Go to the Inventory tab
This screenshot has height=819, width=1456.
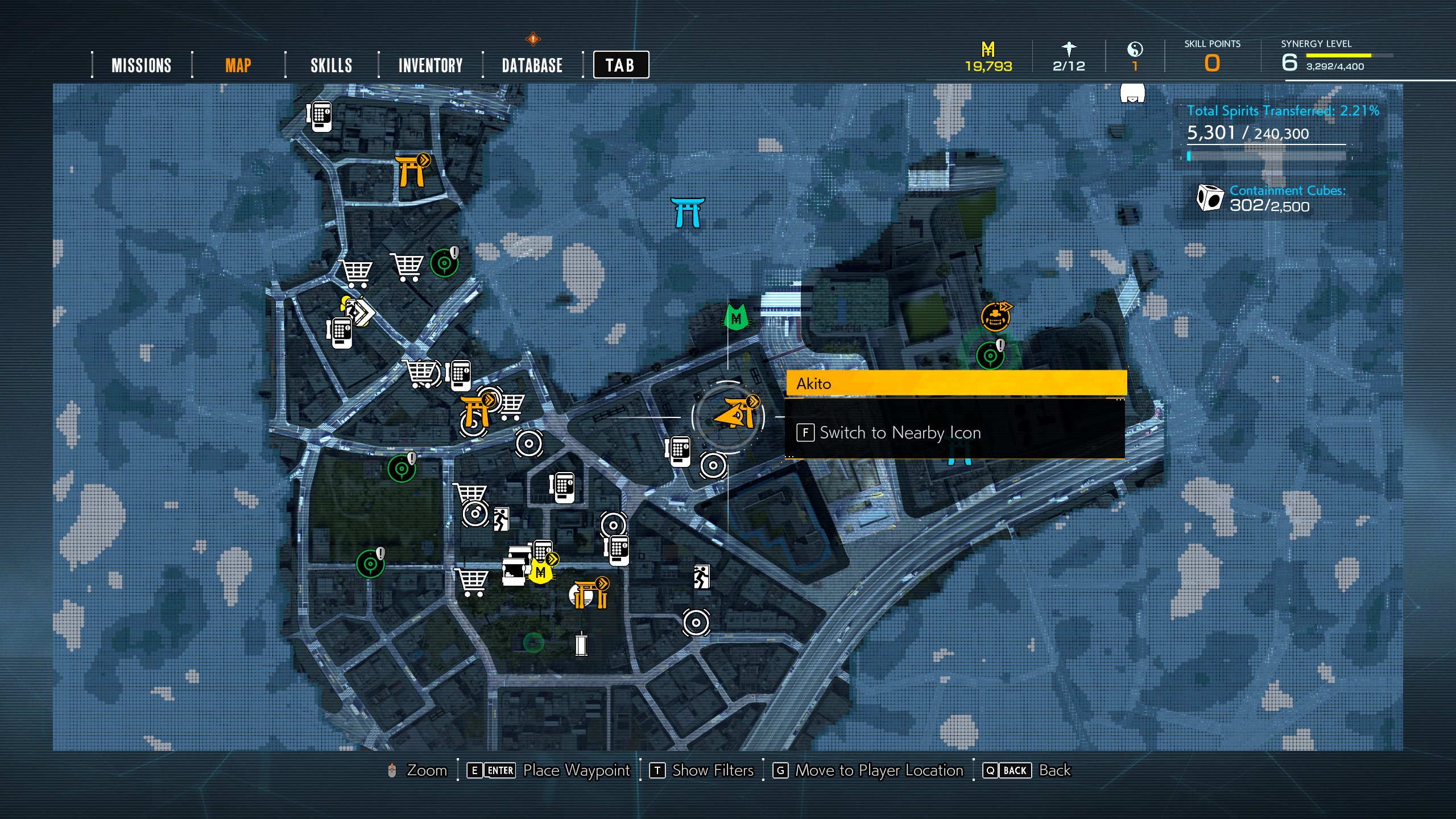(x=431, y=65)
